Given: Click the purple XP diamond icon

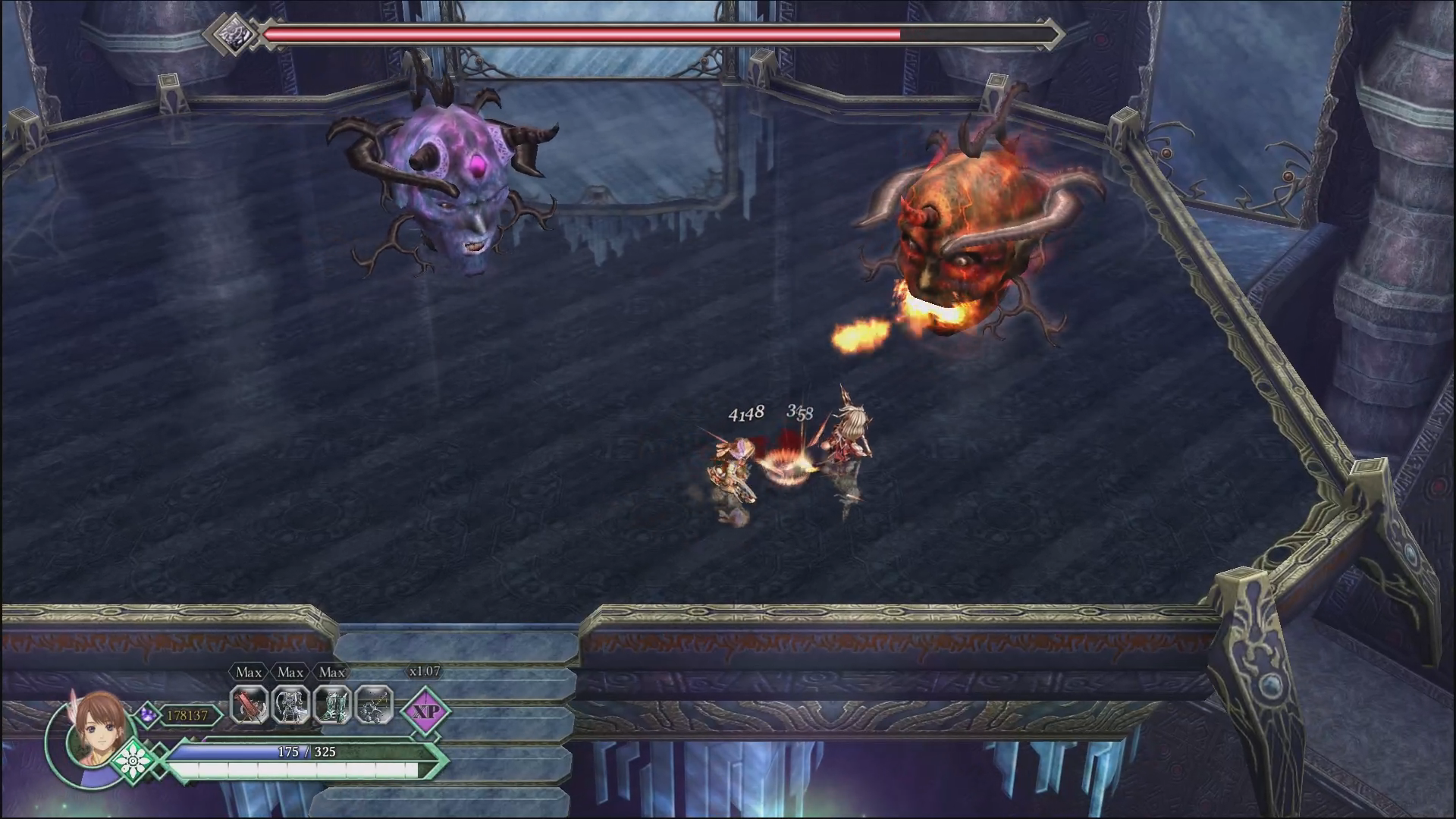Looking at the screenshot, I should tap(426, 711).
